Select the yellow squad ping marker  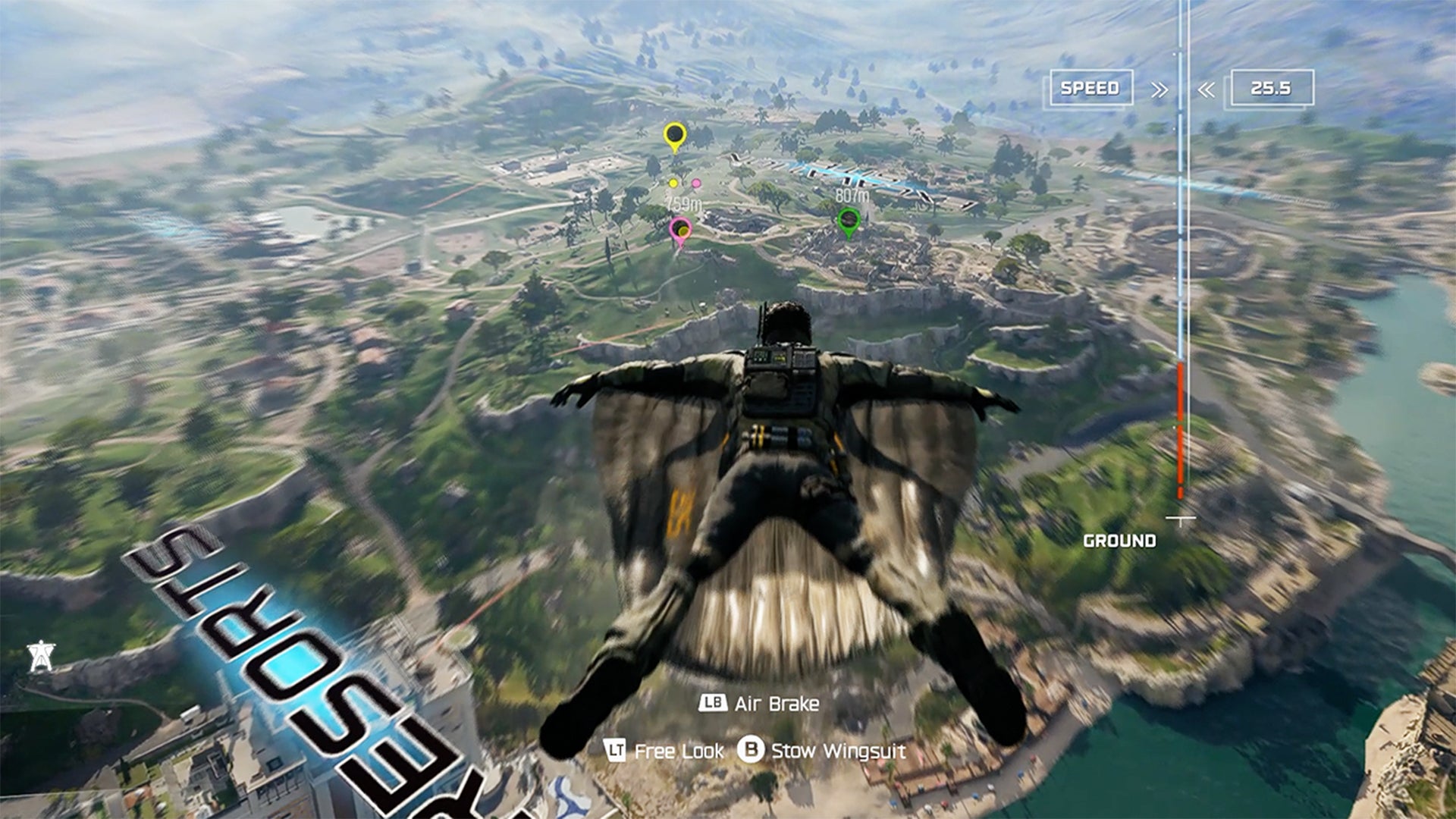coord(674,136)
